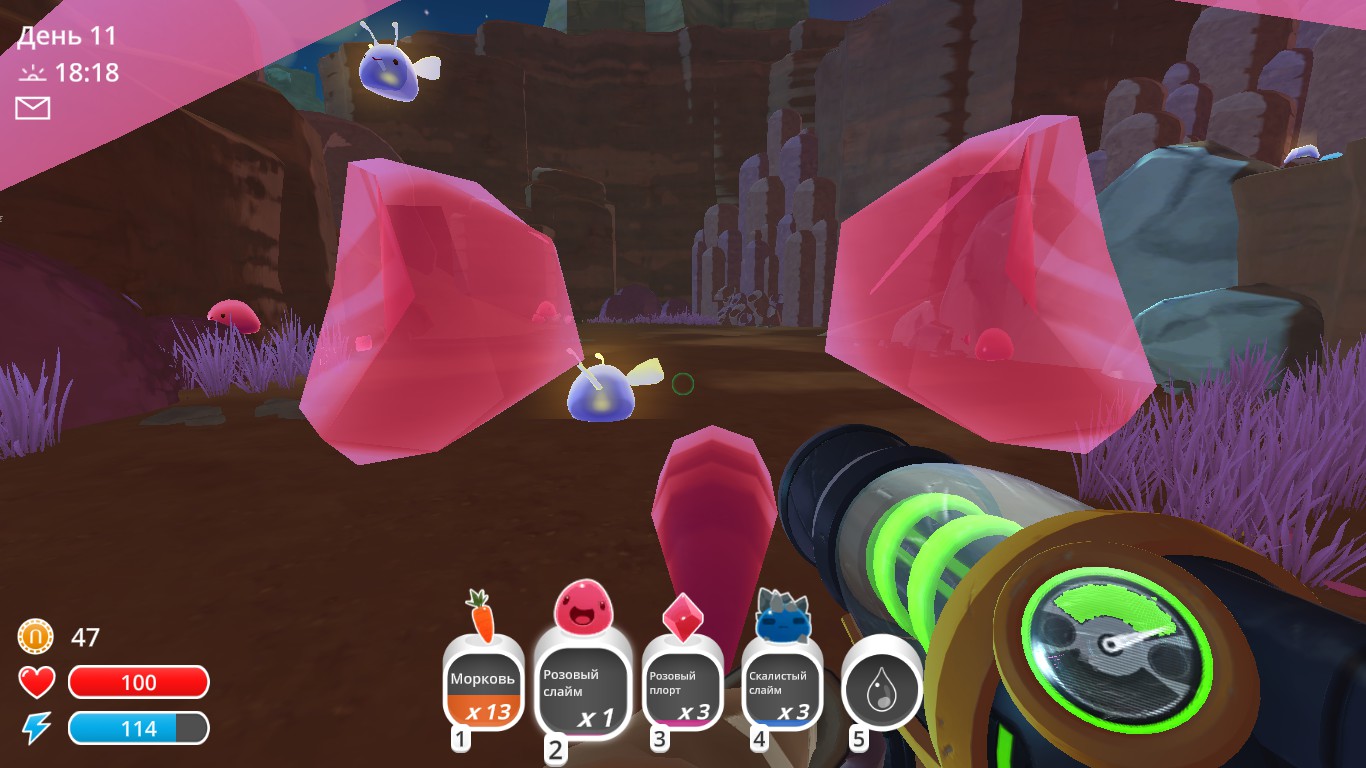Open the mail envelope icon
Viewport: 1366px width, 768px height.
point(33,107)
